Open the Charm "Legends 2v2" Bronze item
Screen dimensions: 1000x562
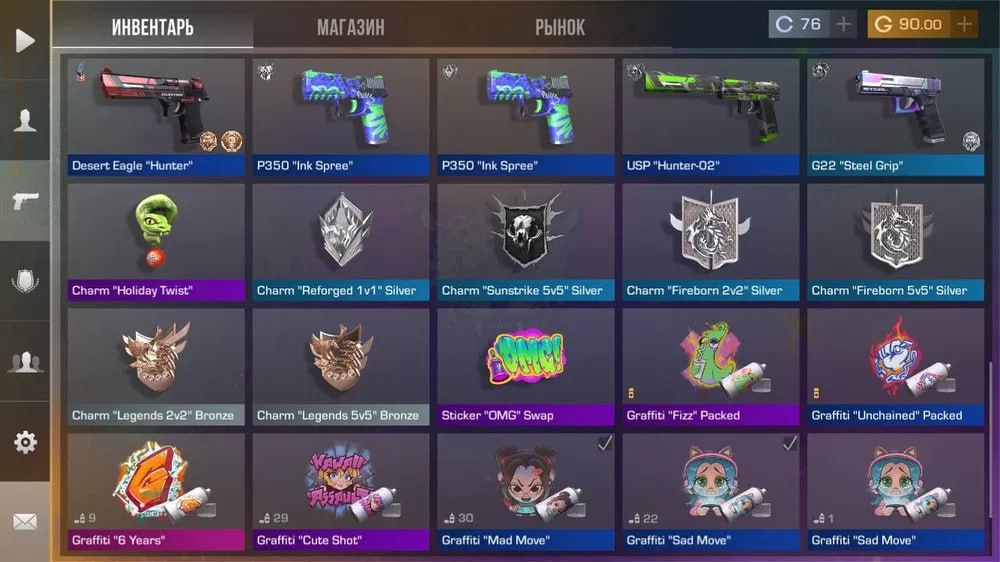[156, 367]
